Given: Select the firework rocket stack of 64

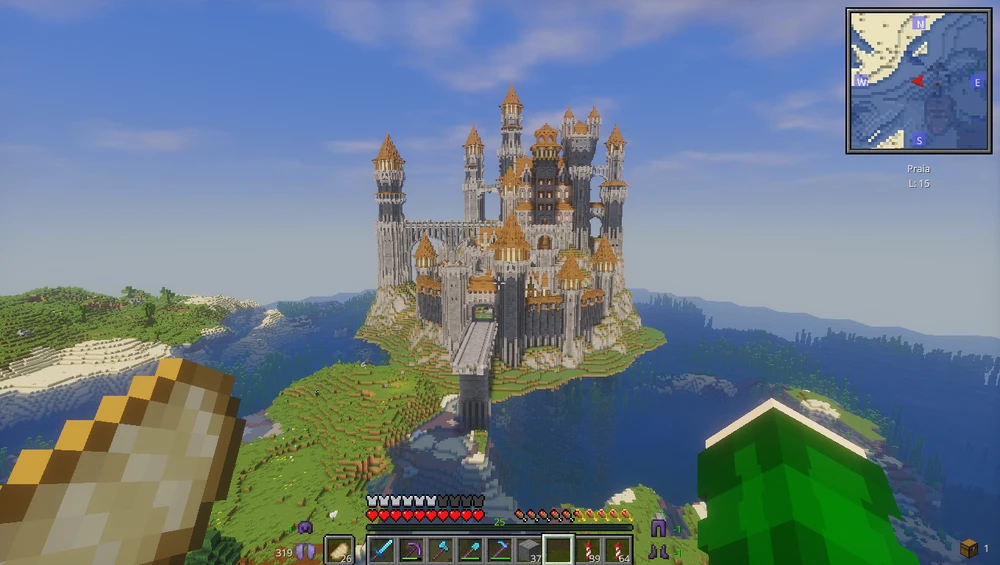Looking at the screenshot, I should pyautogui.click(x=616, y=549).
